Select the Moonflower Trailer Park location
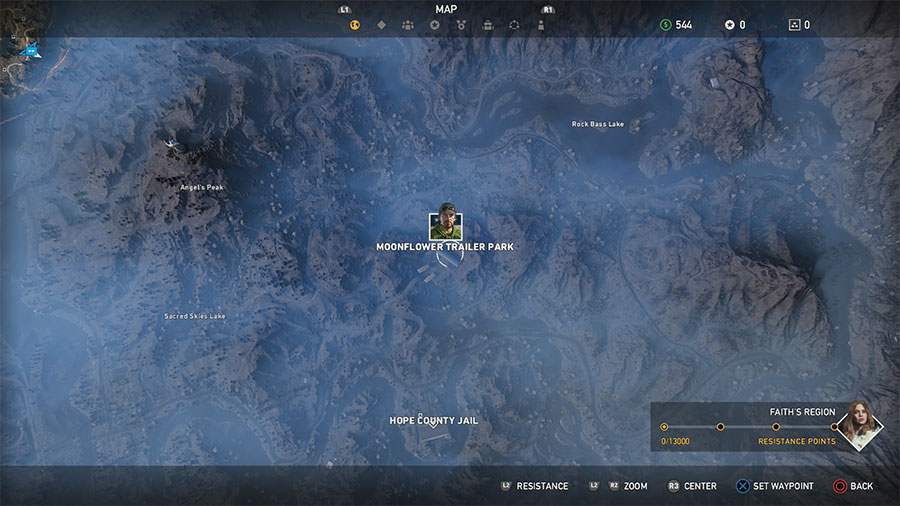The width and height of the screenshot is (900, 506). pos(445,247)
